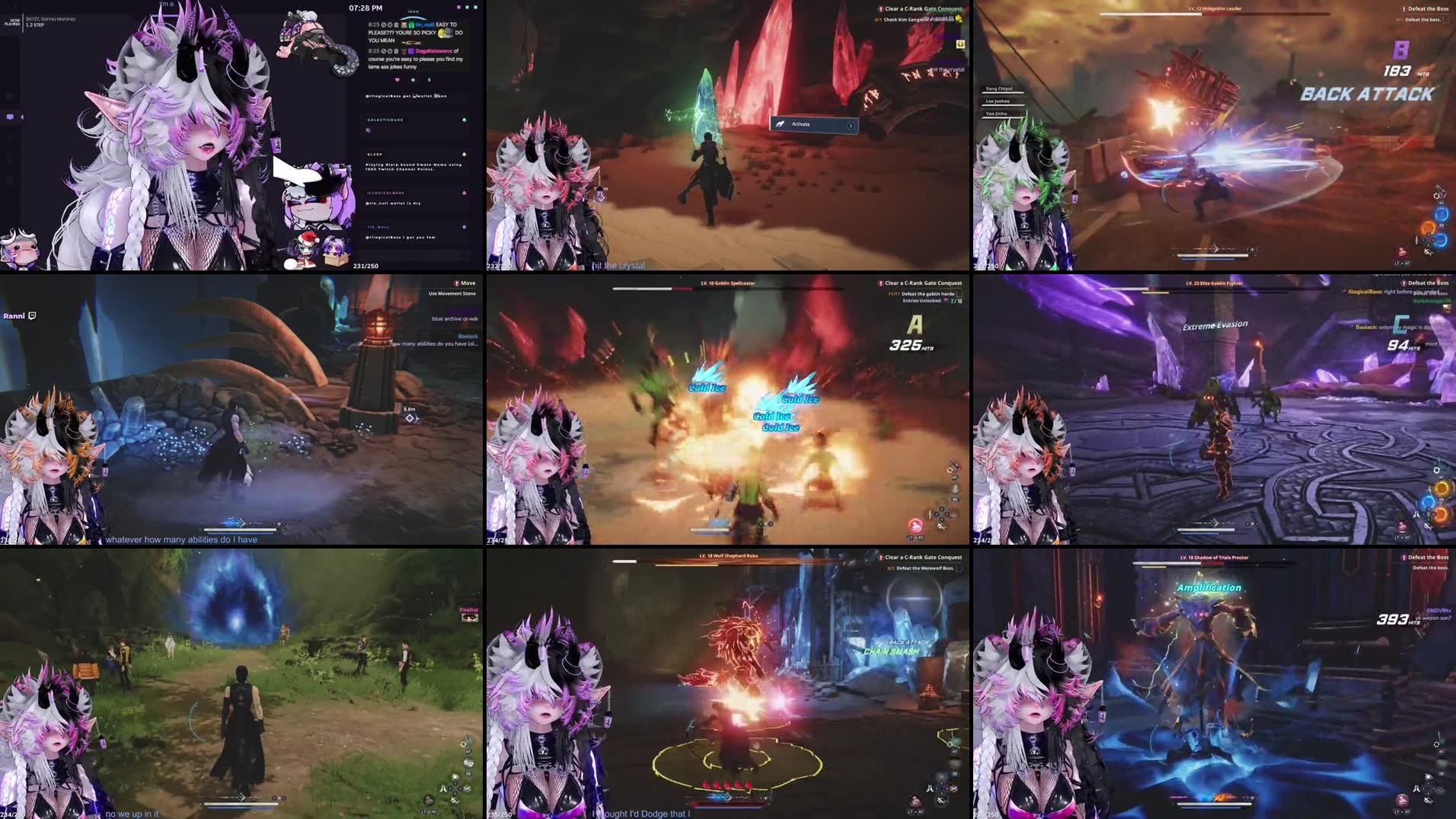
Task: Click the delete-message trash icon on DagaKotawanz's message
Action: tap(398, 50)
